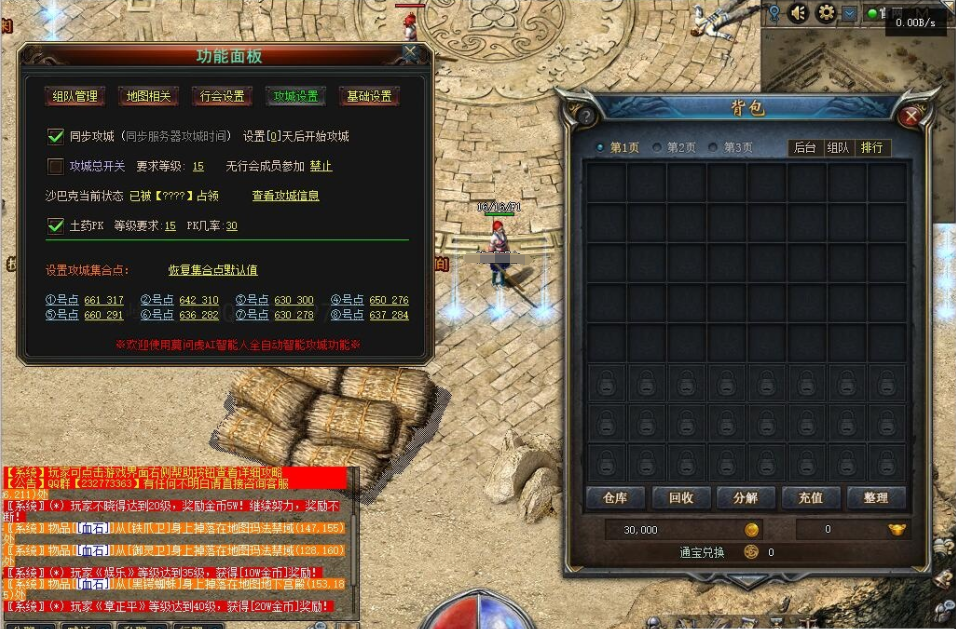Sort the bag with 整理 button
This screenshot has width=956, height=629.
point(876,497)
